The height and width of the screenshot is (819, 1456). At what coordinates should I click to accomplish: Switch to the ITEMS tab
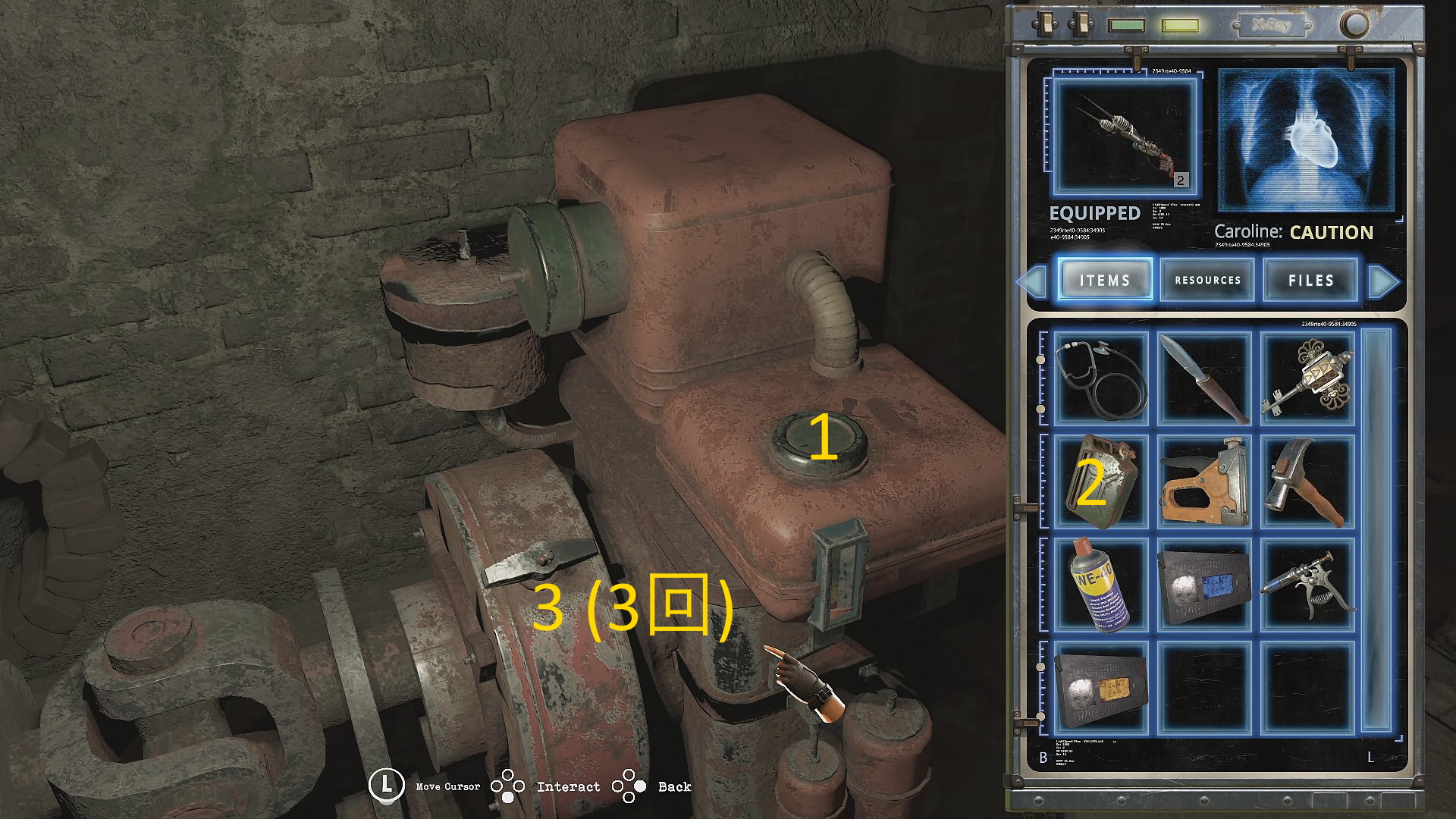[1105, 280]
